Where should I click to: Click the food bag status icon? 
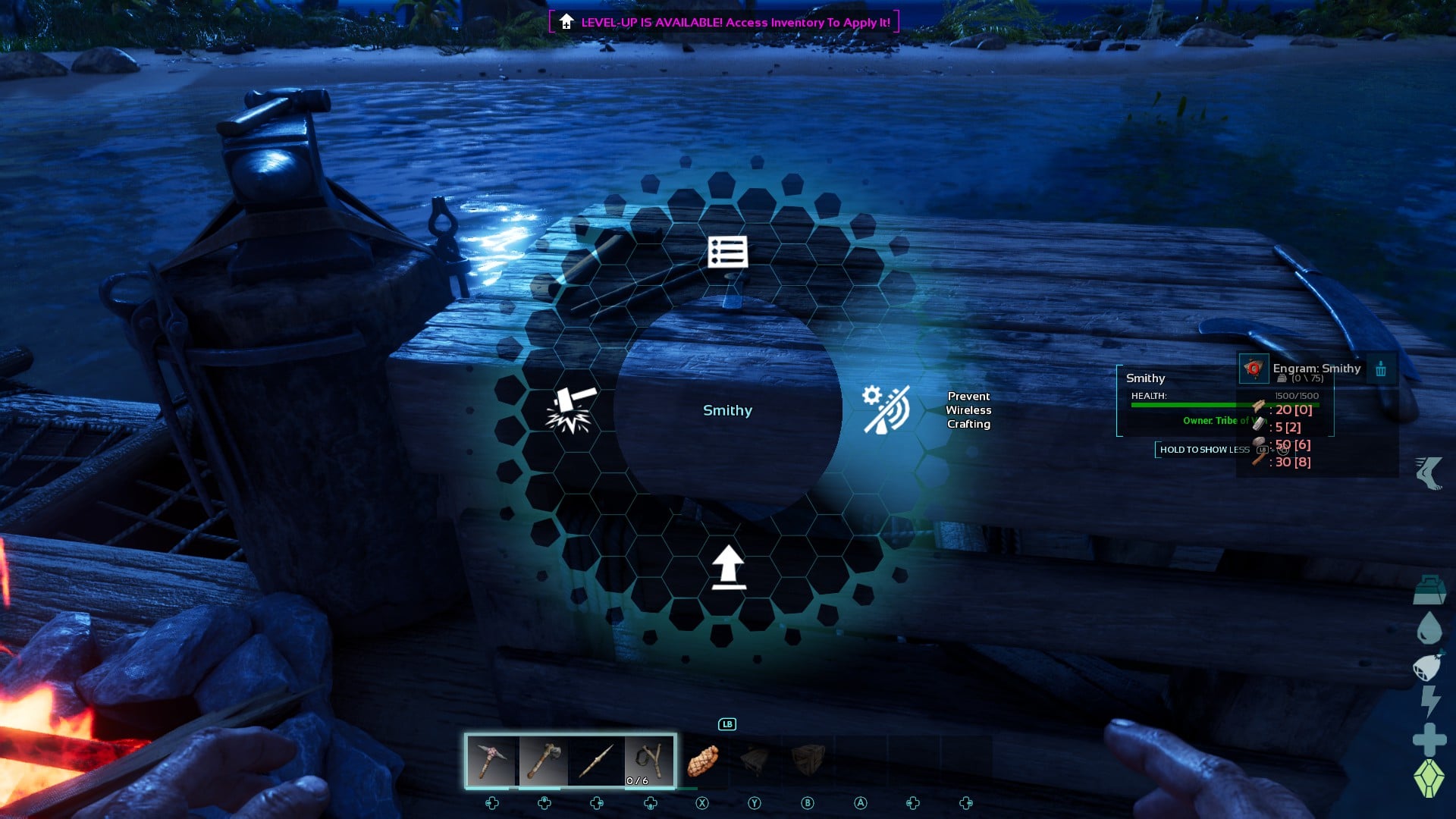1429,667
